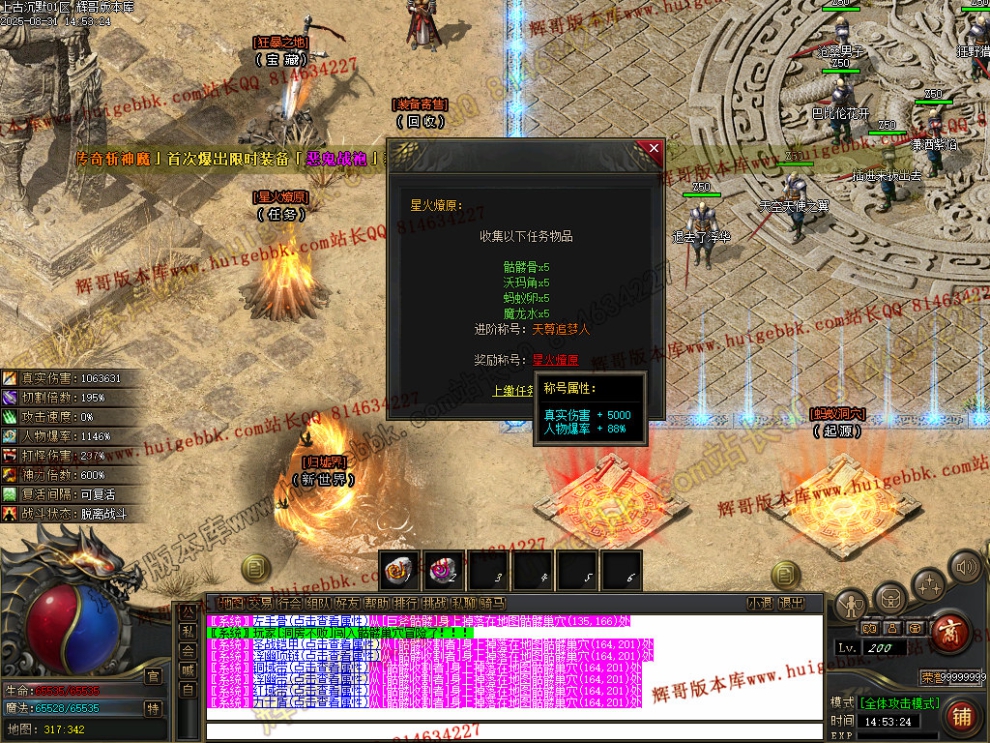
Task: Click the 小退 logout button
Action: pyautogui.click(x=760, y=604)
